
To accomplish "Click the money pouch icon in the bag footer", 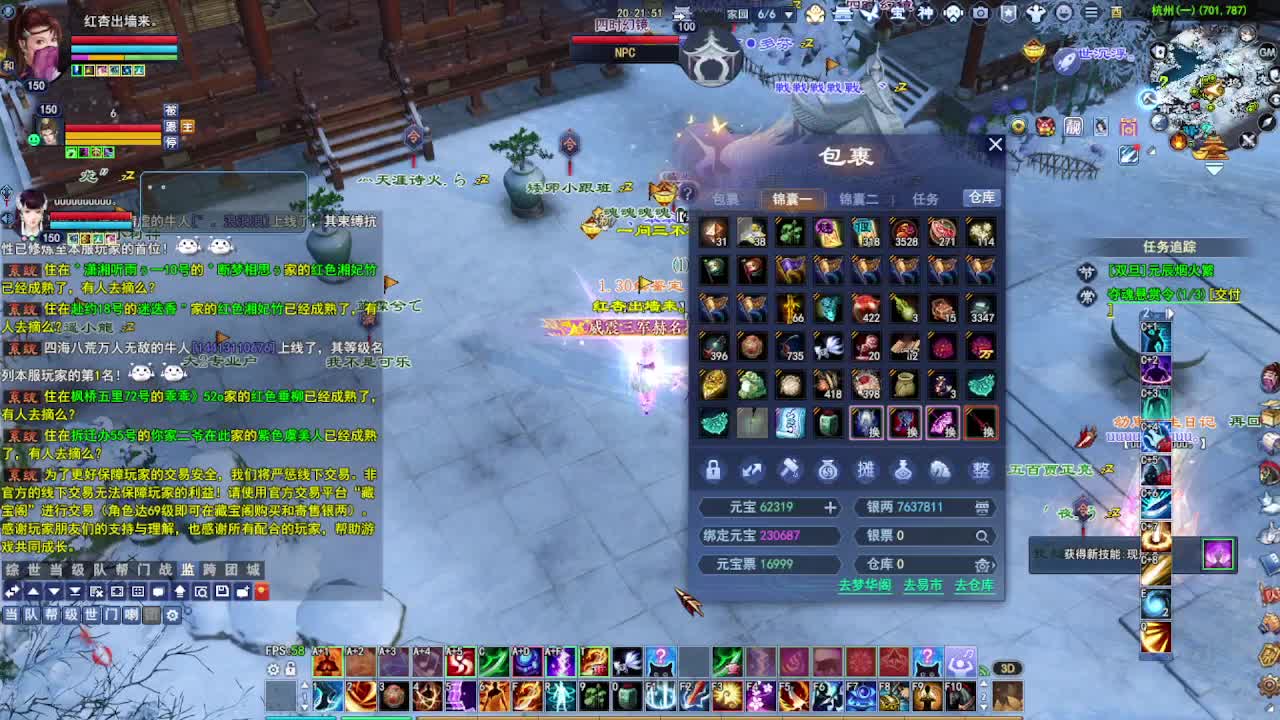I will [x=830, y=470].
